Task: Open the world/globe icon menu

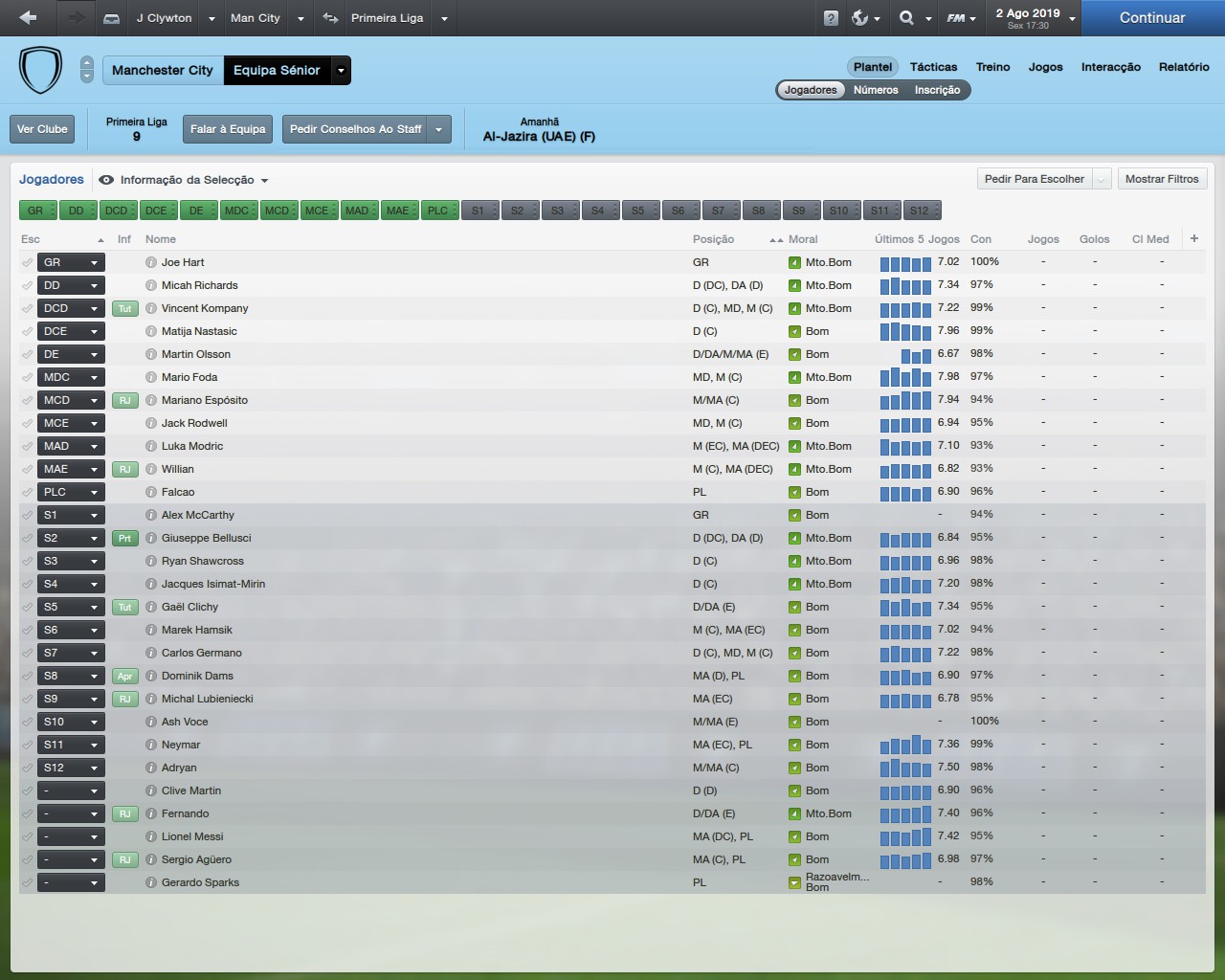Action: pyautogui.click(x=860, y=17)
